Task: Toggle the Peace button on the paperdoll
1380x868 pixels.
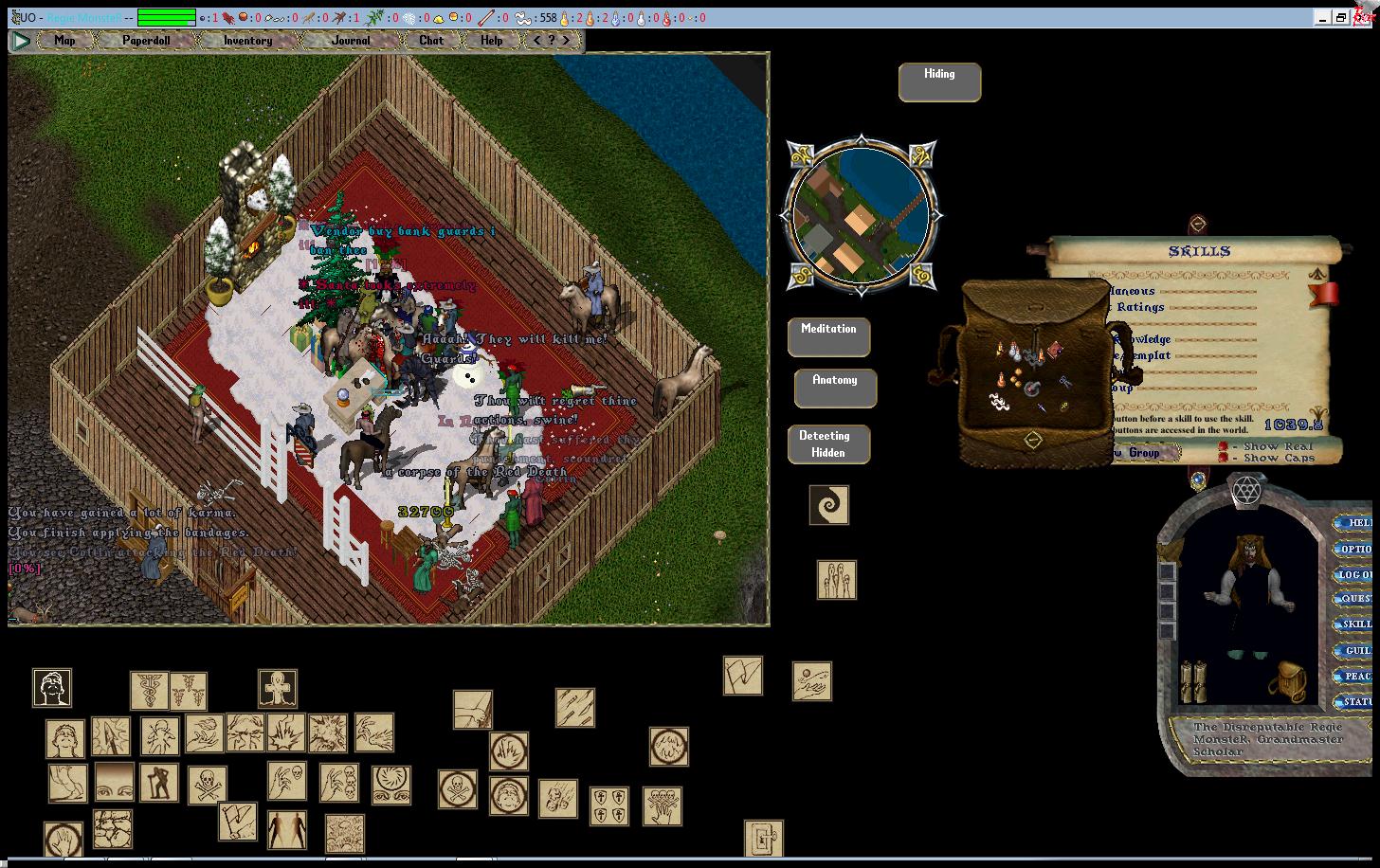Action: [x=1353, y=676]
